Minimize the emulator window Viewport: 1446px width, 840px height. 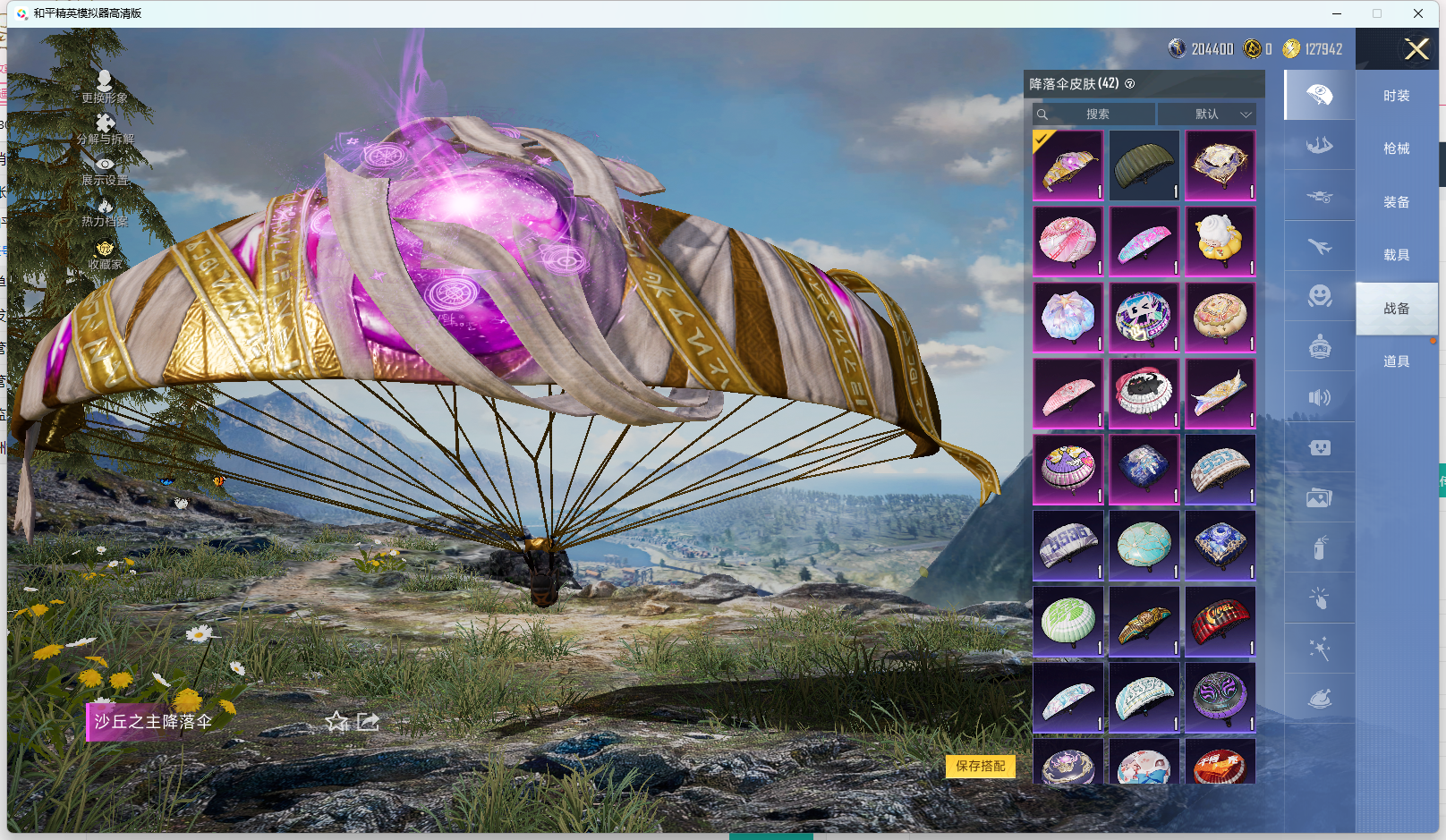click(1337, 13)
